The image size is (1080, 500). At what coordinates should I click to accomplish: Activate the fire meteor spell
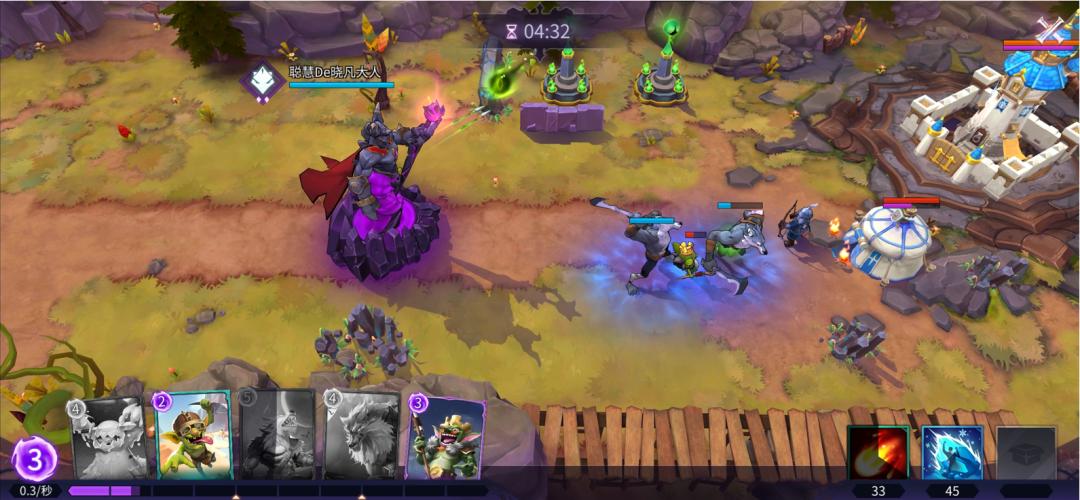tap(878, 453)
